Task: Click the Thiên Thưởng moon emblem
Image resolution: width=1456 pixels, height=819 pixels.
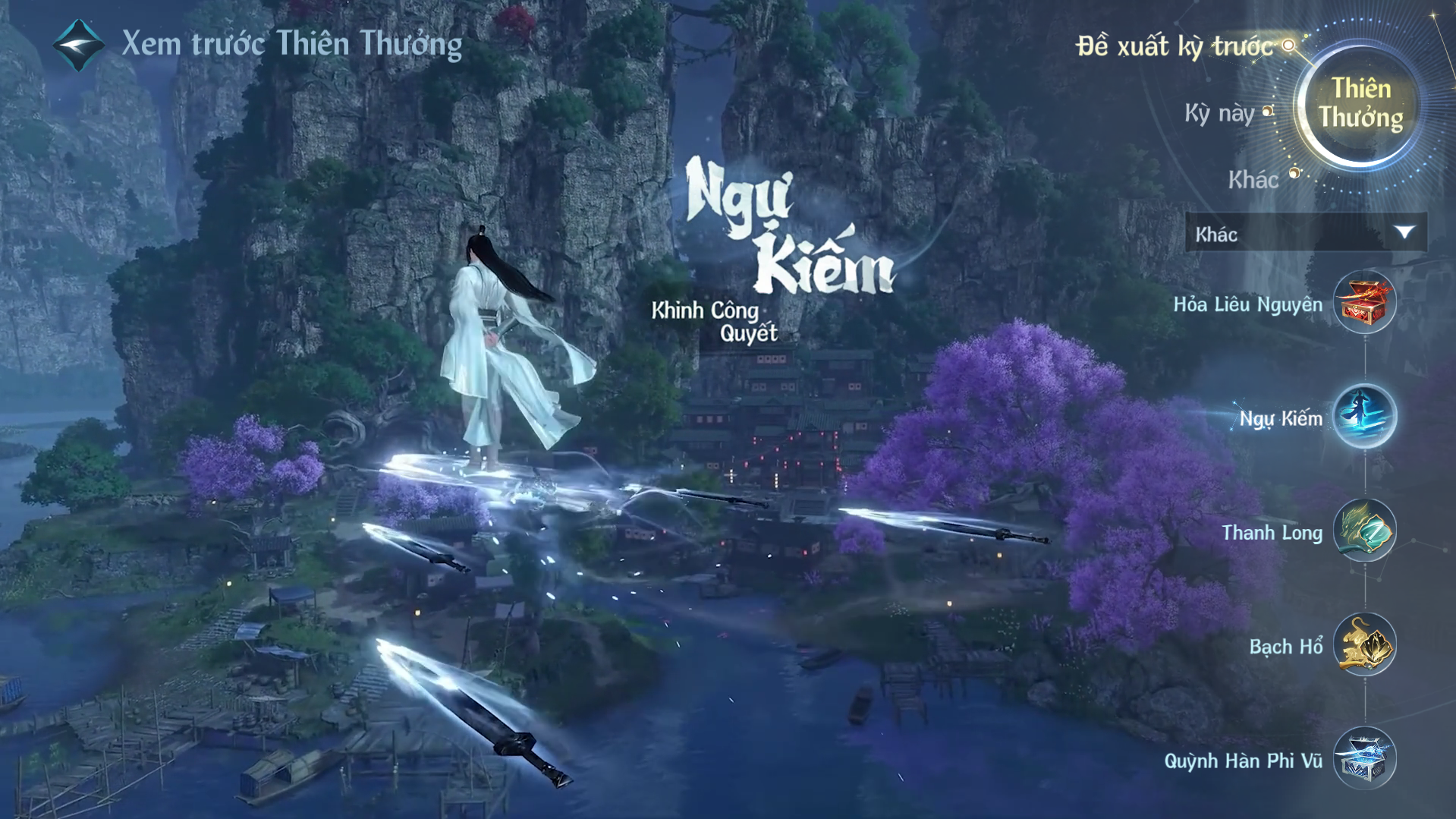Action: [1360, 103]
